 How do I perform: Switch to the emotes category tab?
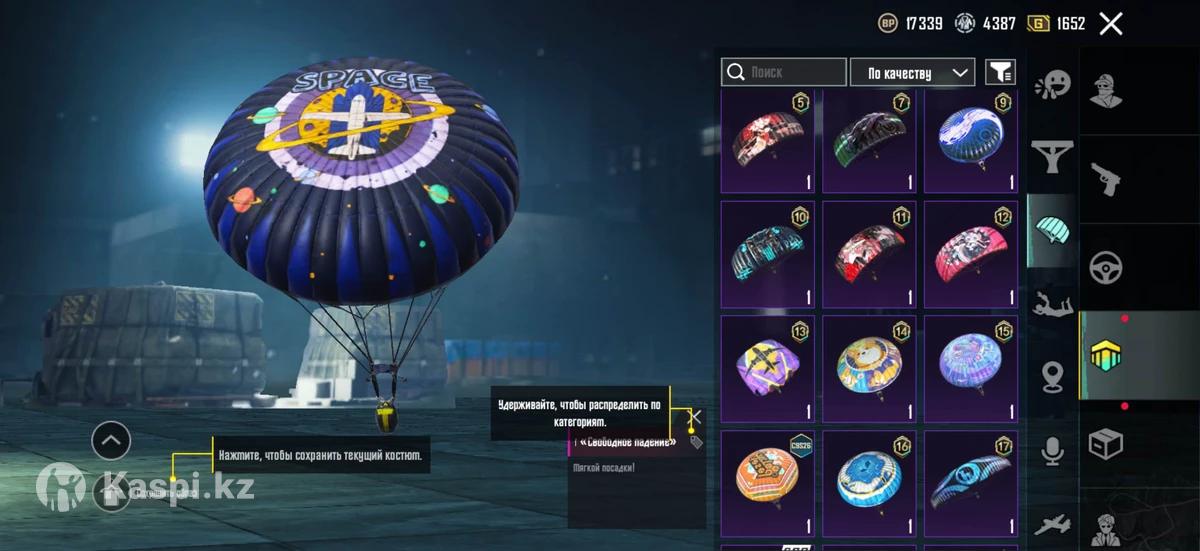click(1052, 84)
